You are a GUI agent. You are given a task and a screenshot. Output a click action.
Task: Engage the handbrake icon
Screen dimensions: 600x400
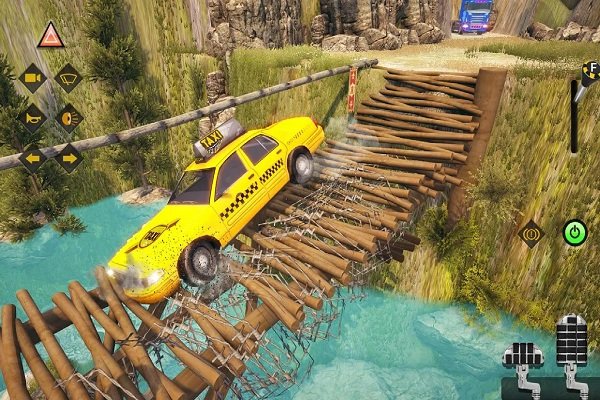[530, 234]
